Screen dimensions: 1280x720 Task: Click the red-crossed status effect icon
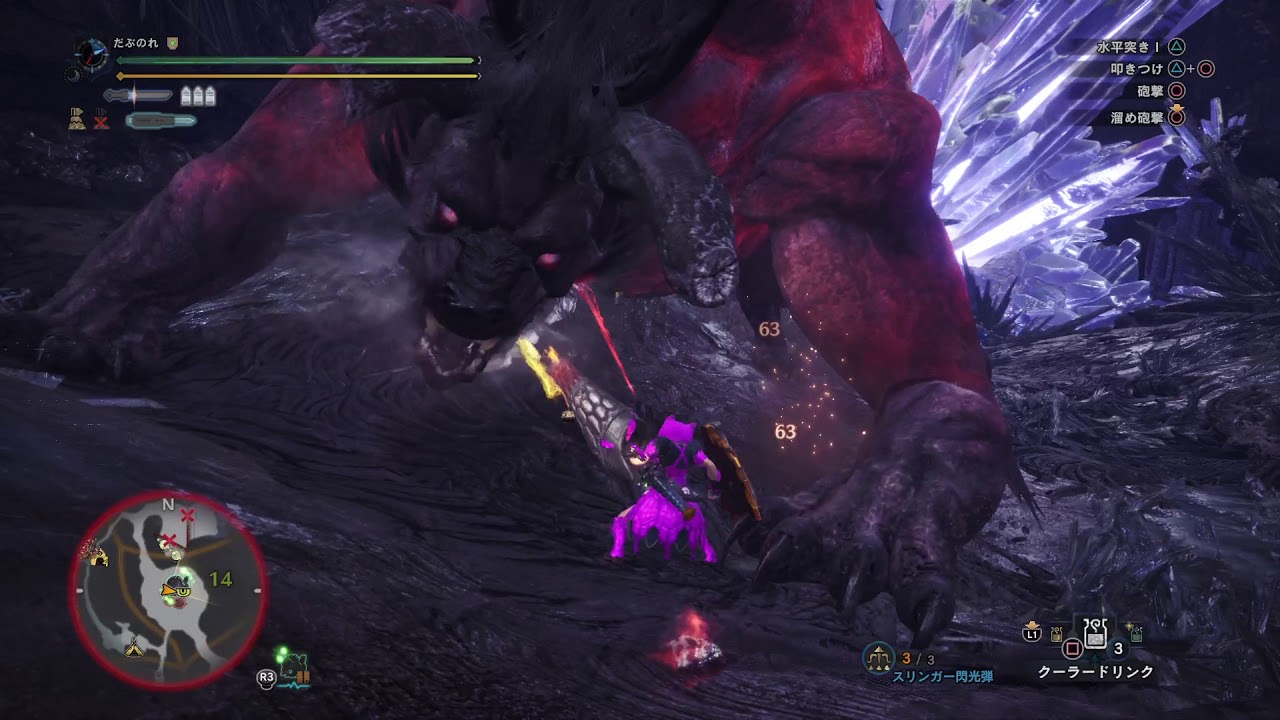[101, 121]
